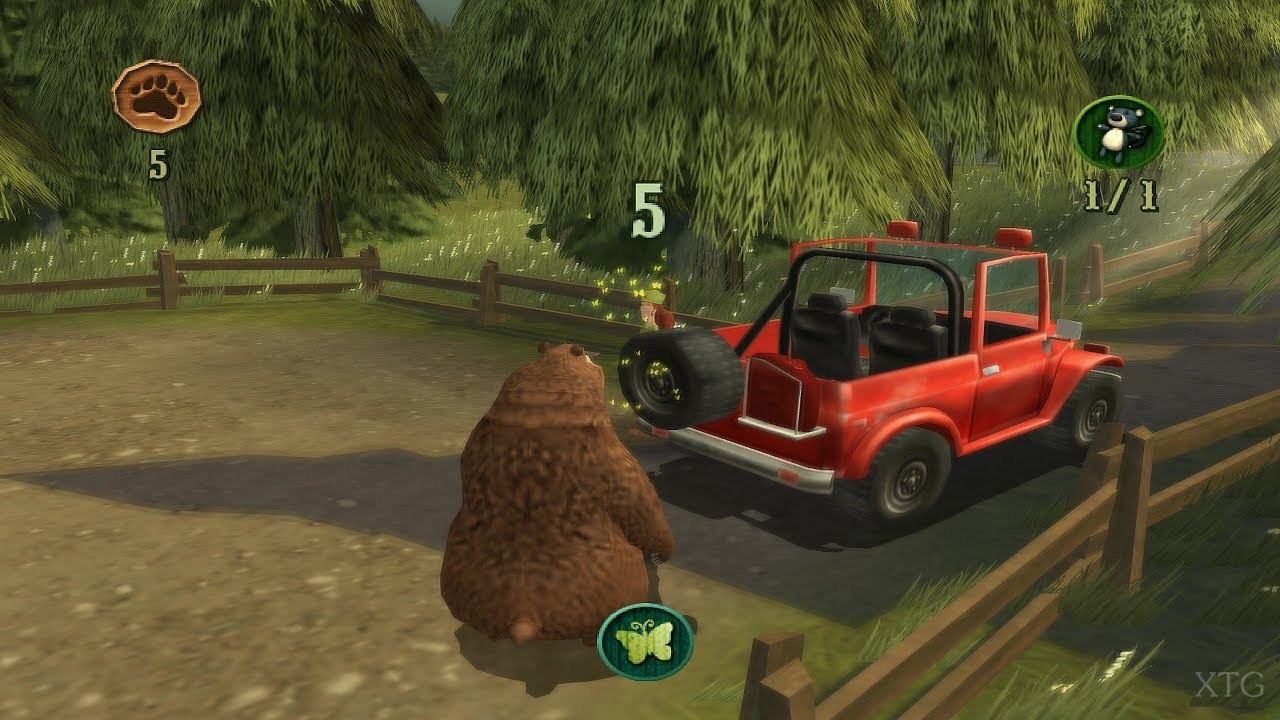The image size is (1280, 720).
Task: Activate the green butterfly icon
Action: coord(645,642)
